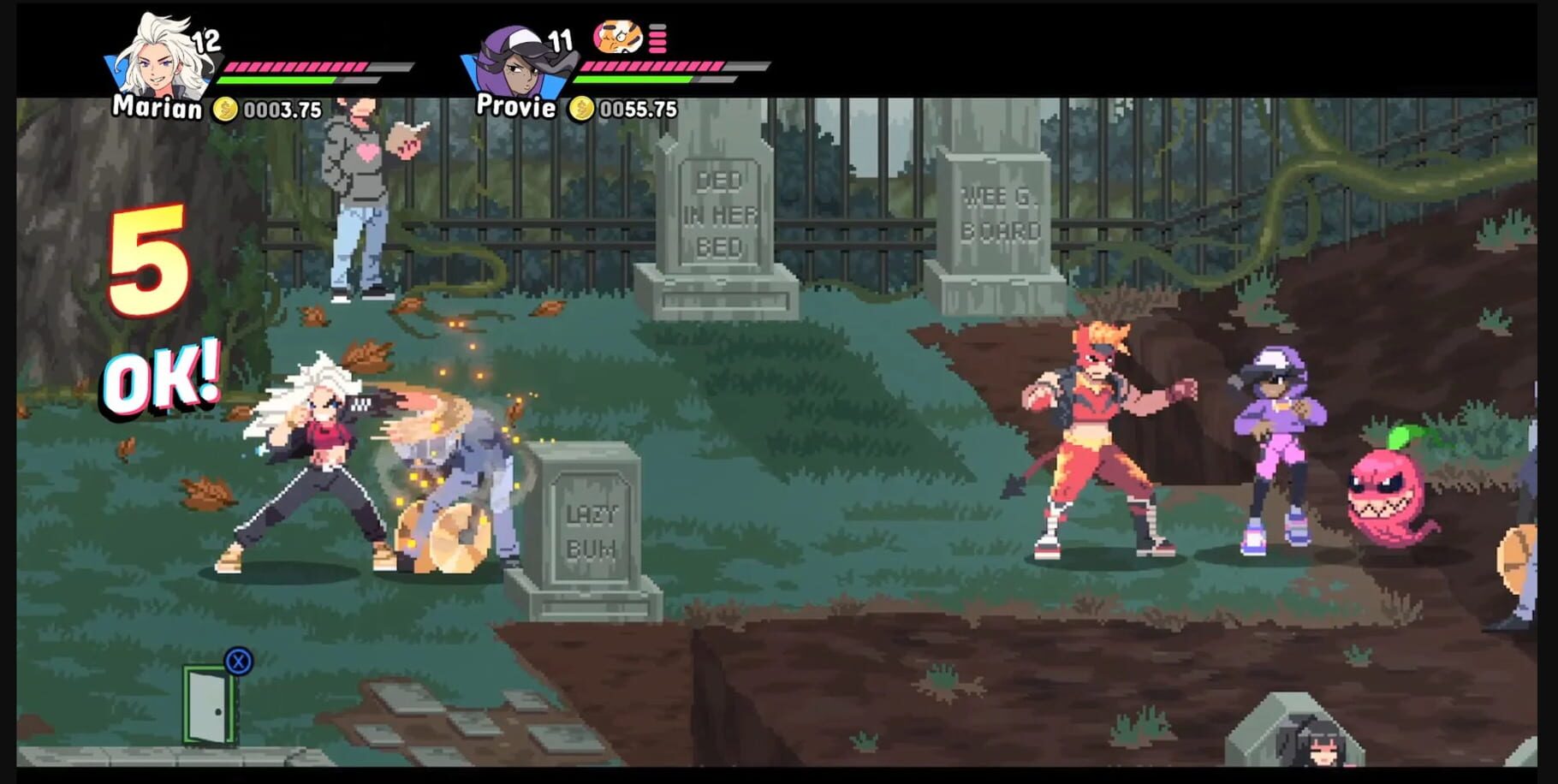Viewport: 1558px width, 784px height.
Task: Click Provie's coin currency icon
Action: (583, 109)
